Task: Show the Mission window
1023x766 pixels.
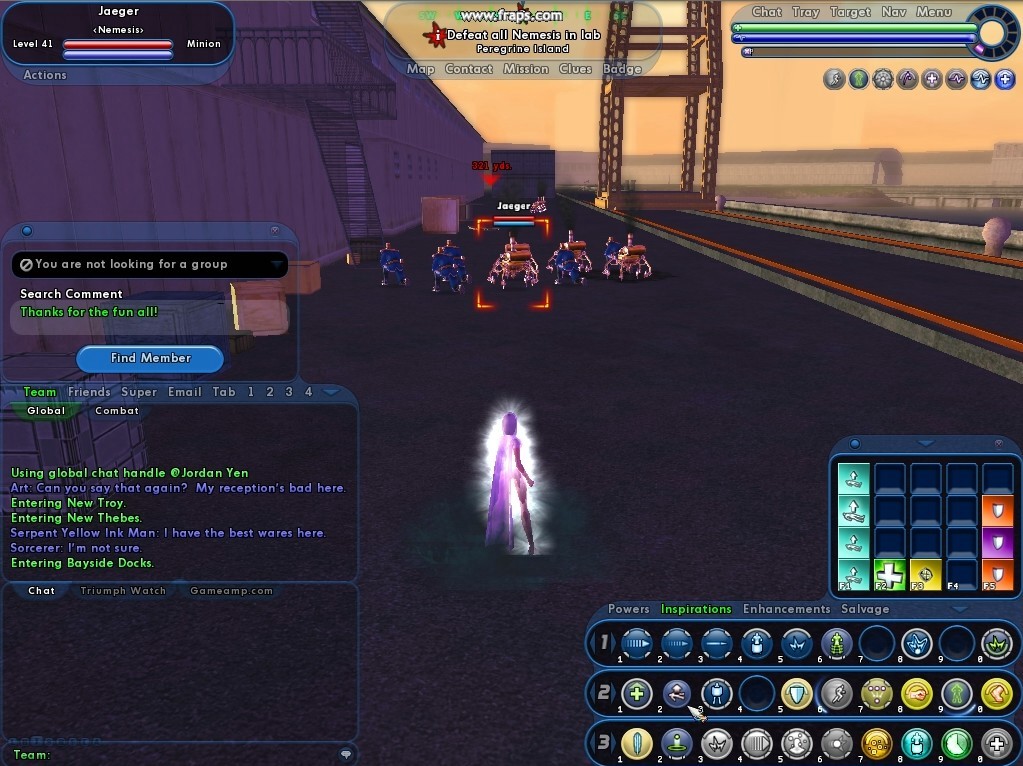Action: click(x=526, y=69)
